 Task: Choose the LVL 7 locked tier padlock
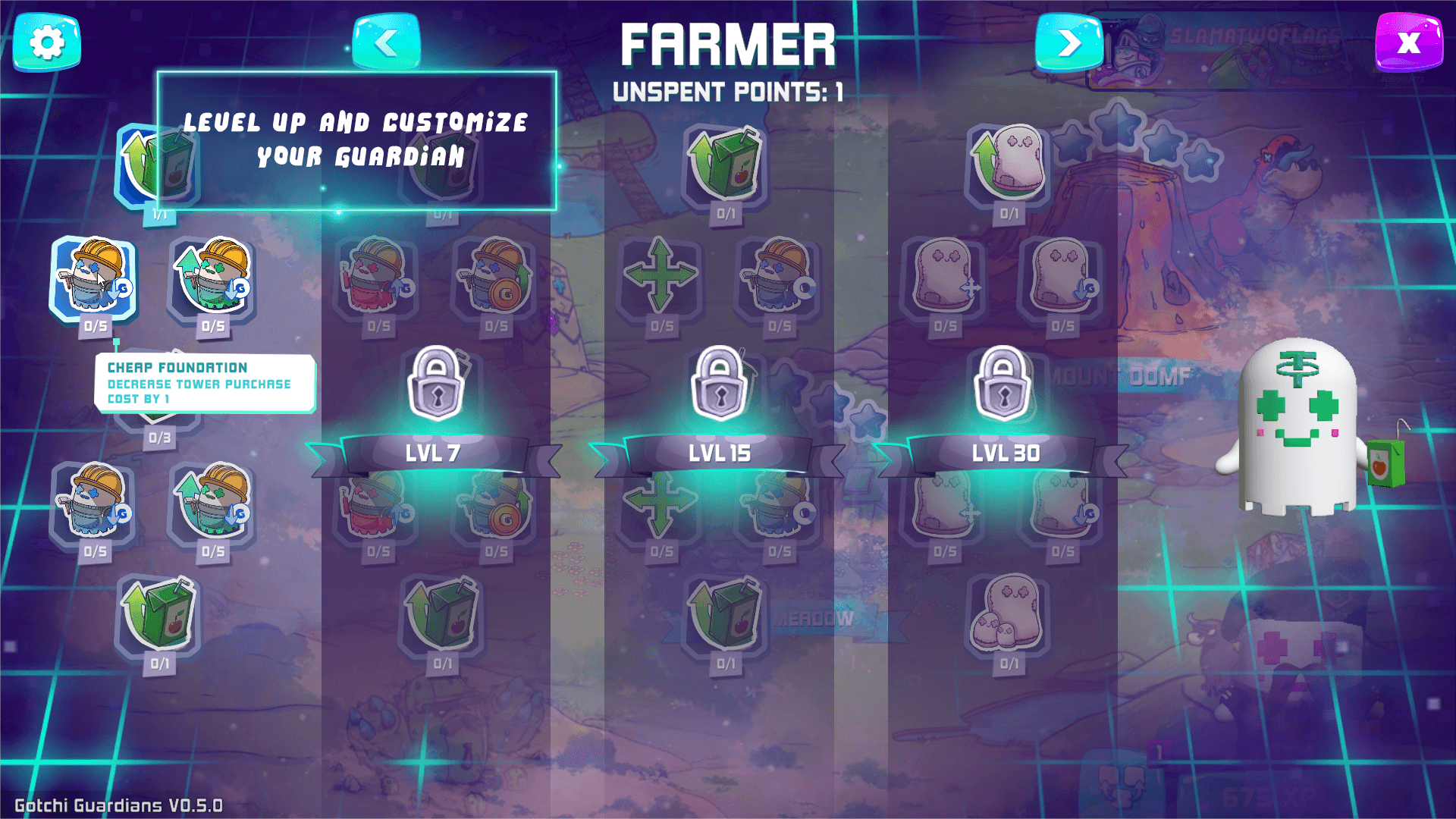(436, 383)
